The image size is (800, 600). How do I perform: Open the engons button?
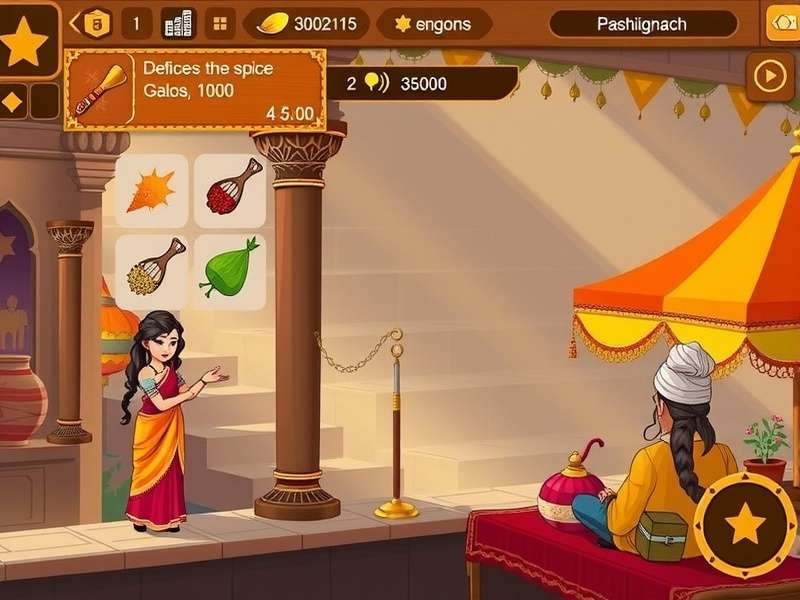click(x=432, y=24)
